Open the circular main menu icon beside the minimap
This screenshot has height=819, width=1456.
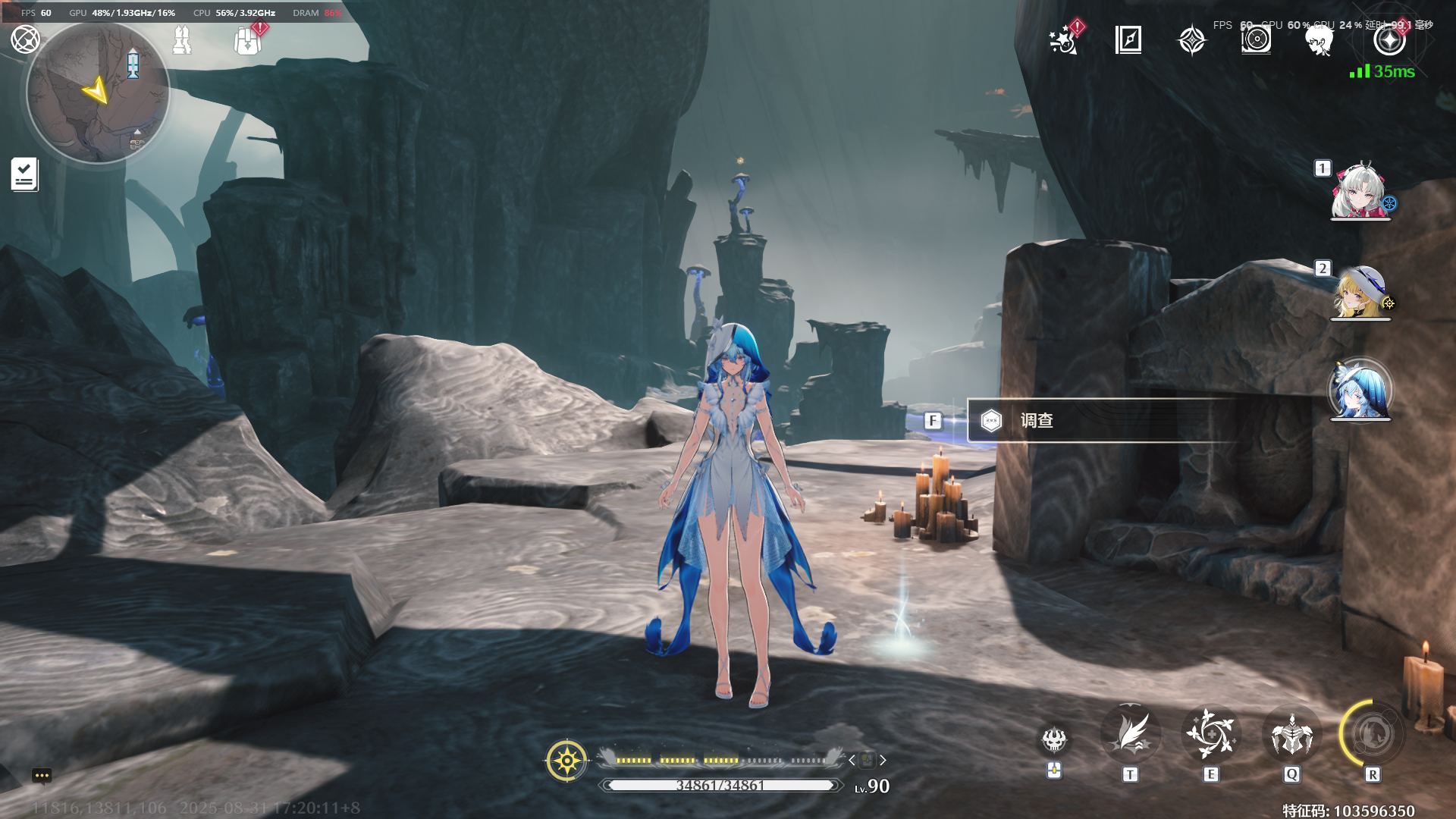[x=25, y=39]
